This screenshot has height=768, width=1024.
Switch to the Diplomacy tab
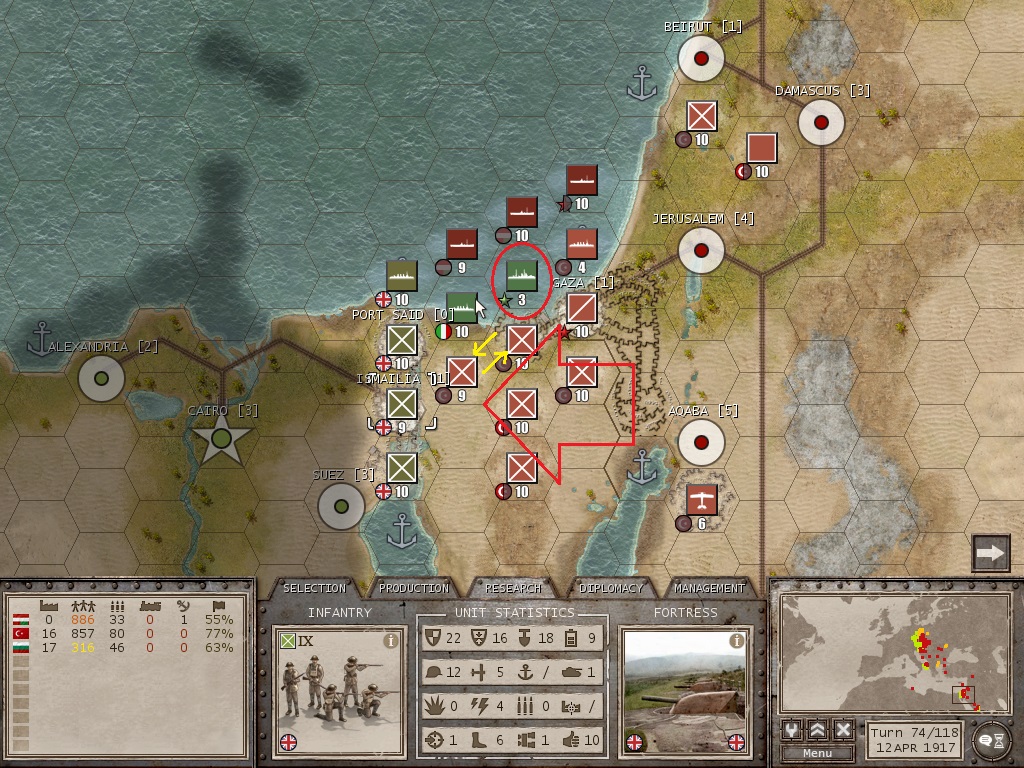tap(611, 588)
